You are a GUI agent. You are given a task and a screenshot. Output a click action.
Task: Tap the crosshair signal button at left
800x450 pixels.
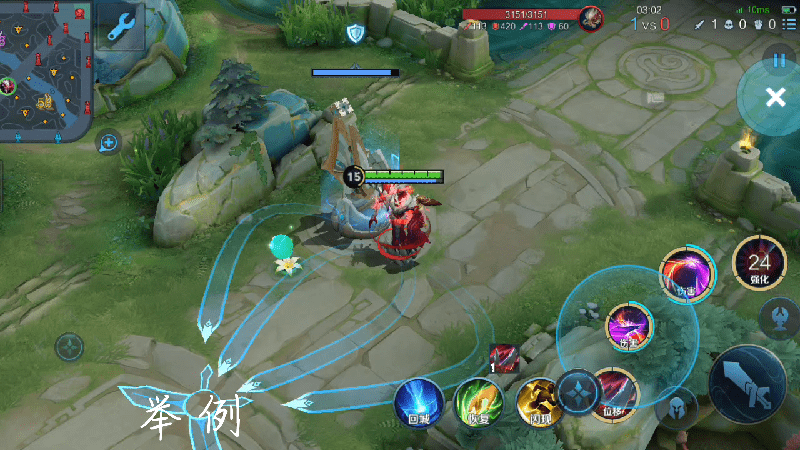[x=69, y=347]
